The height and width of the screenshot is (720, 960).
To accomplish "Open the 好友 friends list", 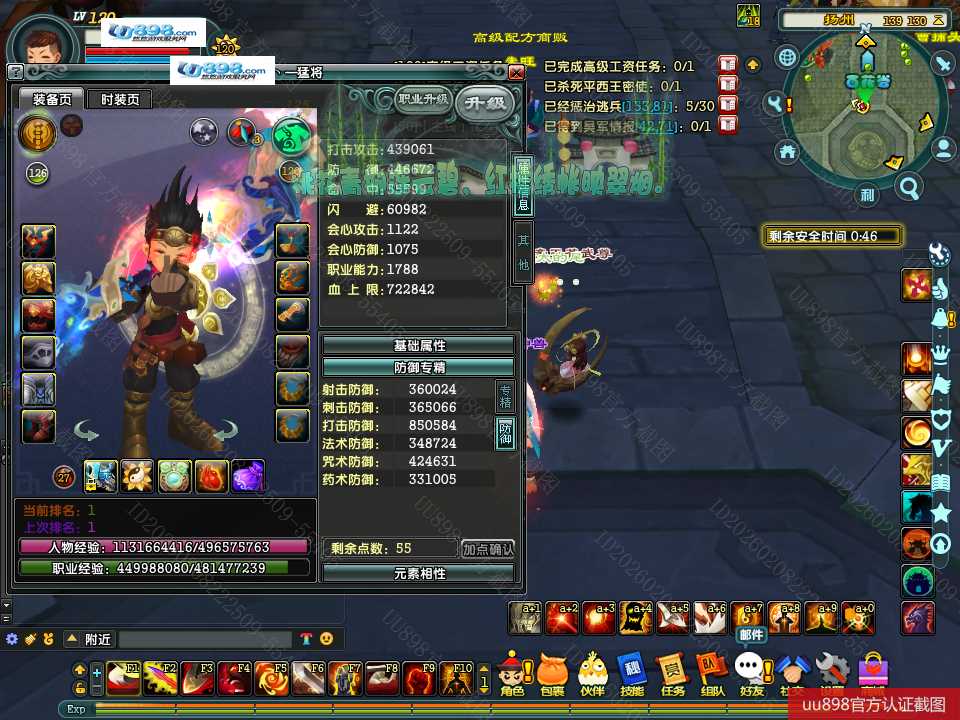I will (751, 673).
